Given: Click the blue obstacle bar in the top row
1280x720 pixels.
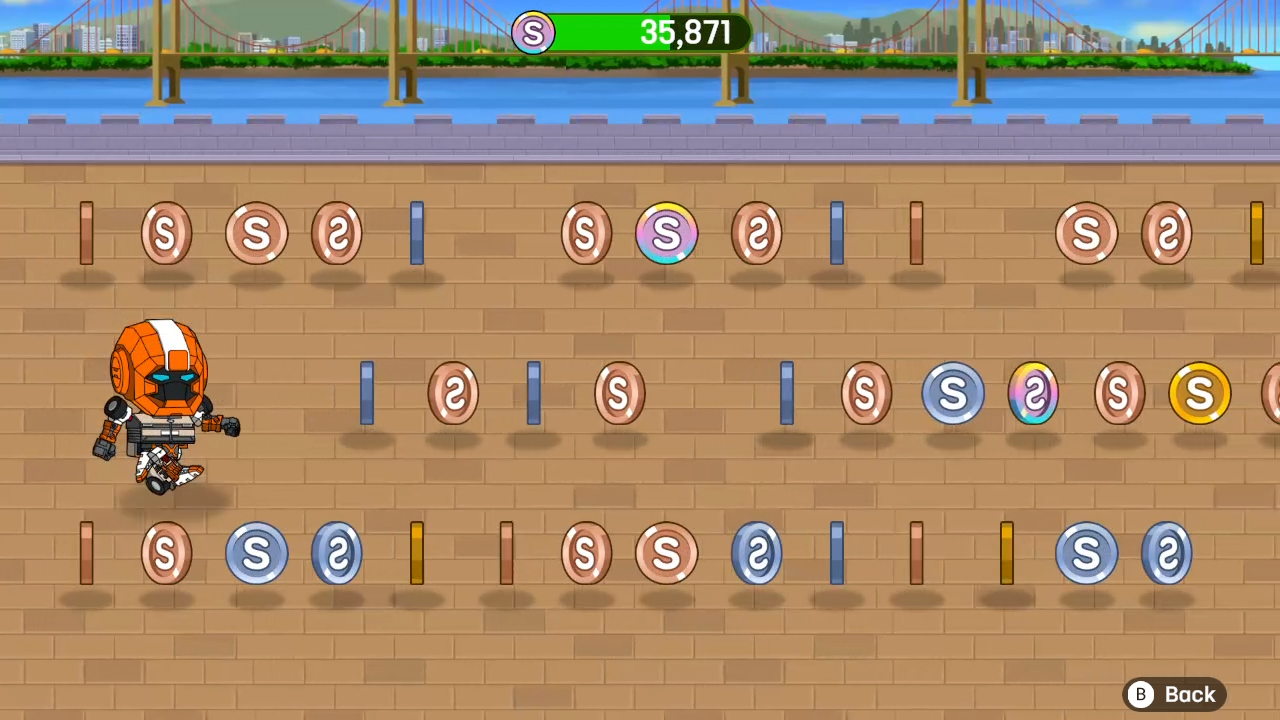Looking at the screenshot, I should pyautogui.click(x=417, y=233).
